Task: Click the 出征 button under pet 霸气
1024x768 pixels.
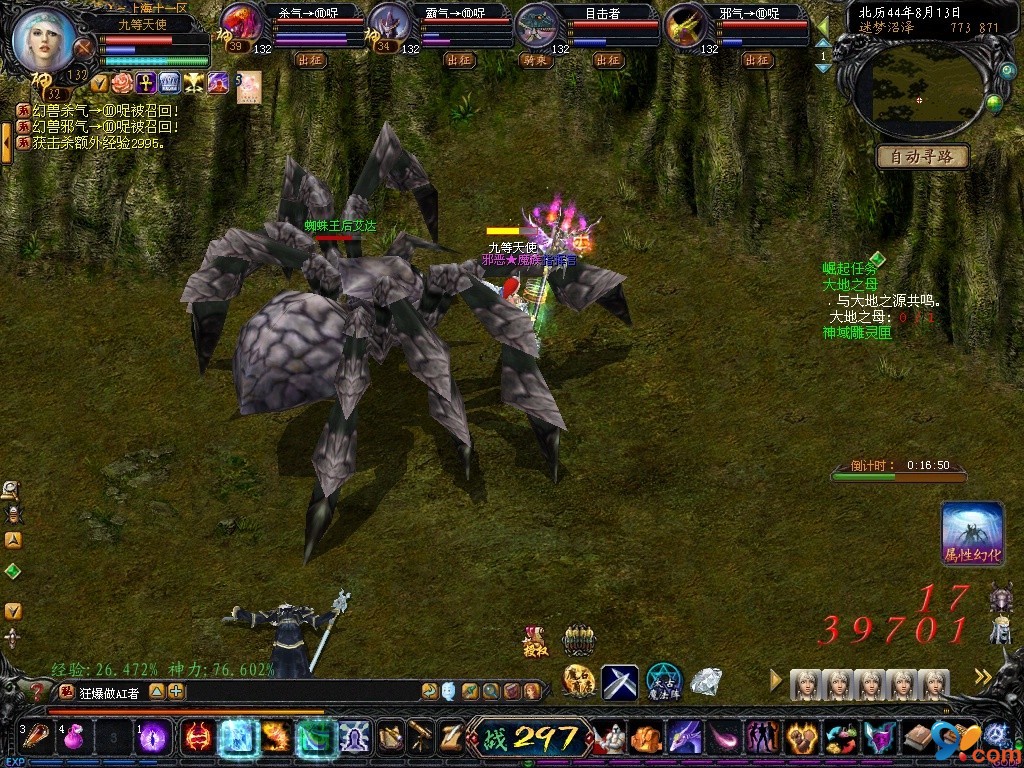Action: 459,60
